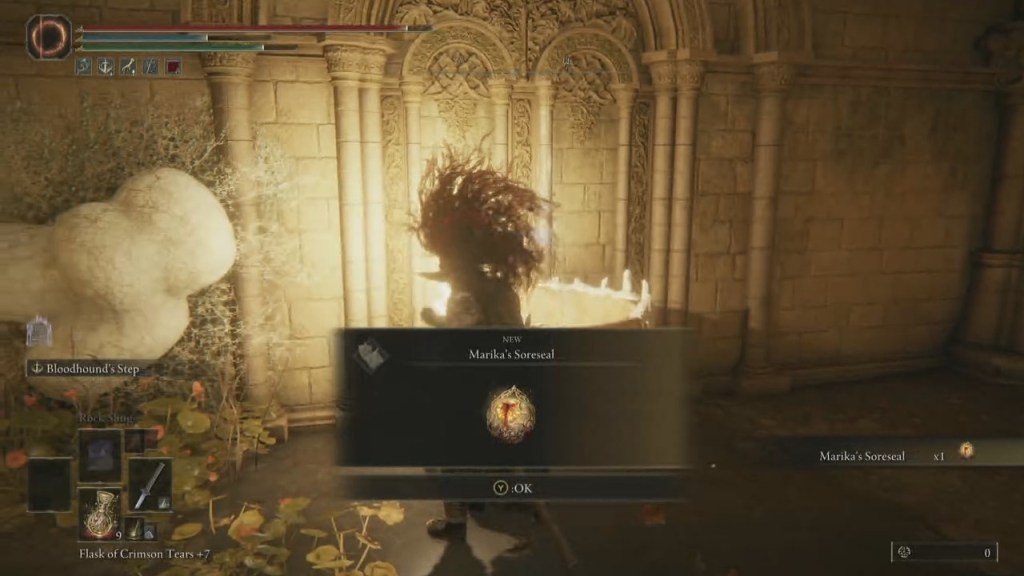Click the Great Rune ring icon
The width and height of the screenshot is (1024, 576).
[x=49, y=36]
